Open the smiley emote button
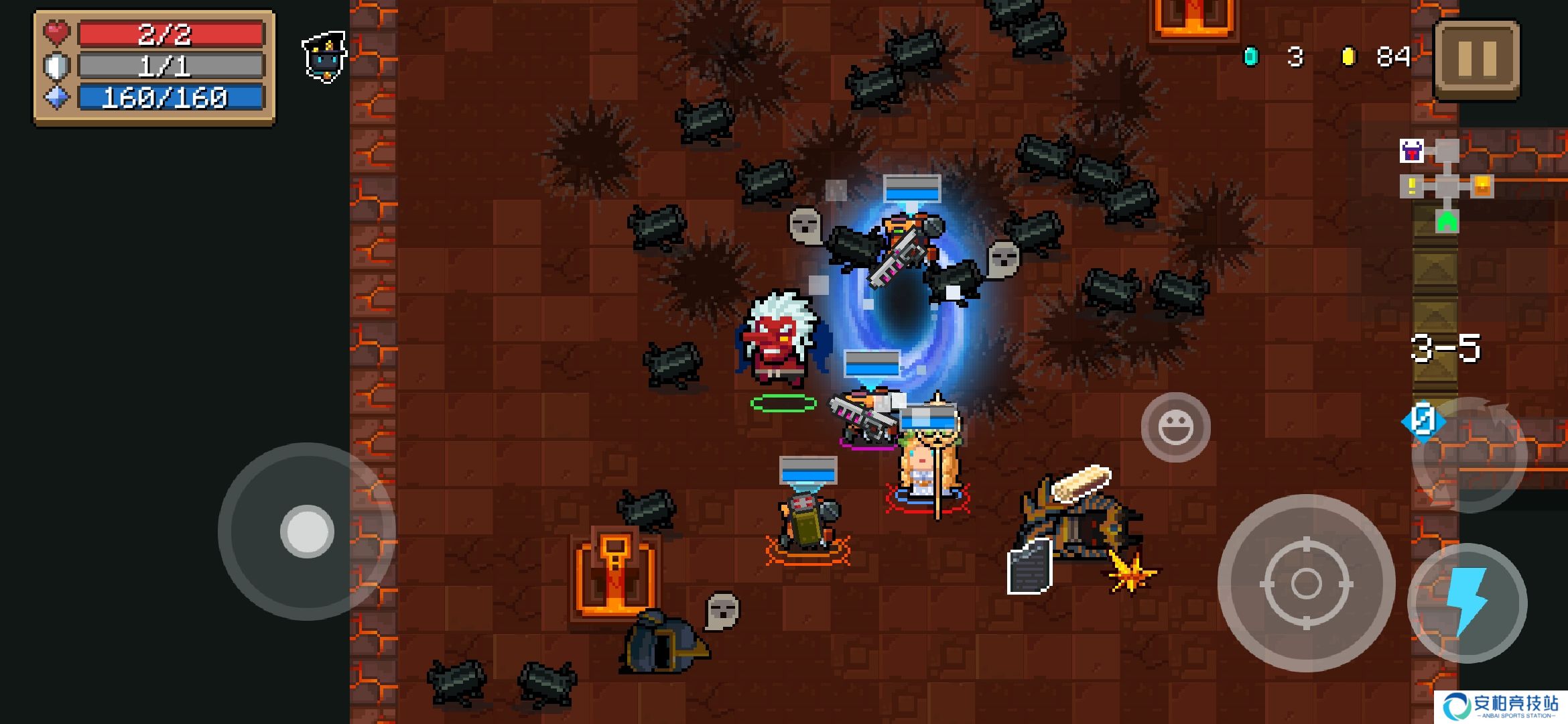Image resolution: width=1568 pixels, height=724 pixels. [1176, 428]
